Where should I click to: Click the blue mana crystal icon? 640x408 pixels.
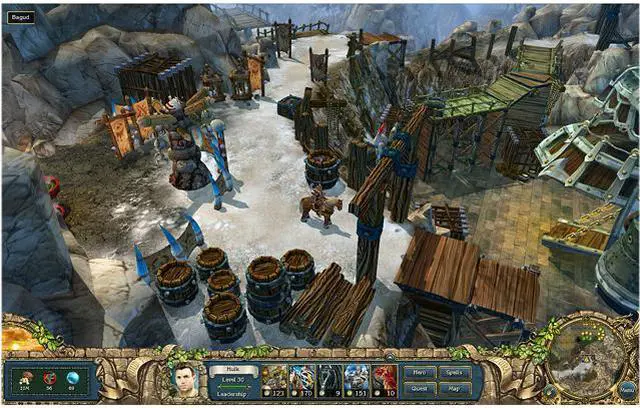pyautogui.click(x=71, y=378)
